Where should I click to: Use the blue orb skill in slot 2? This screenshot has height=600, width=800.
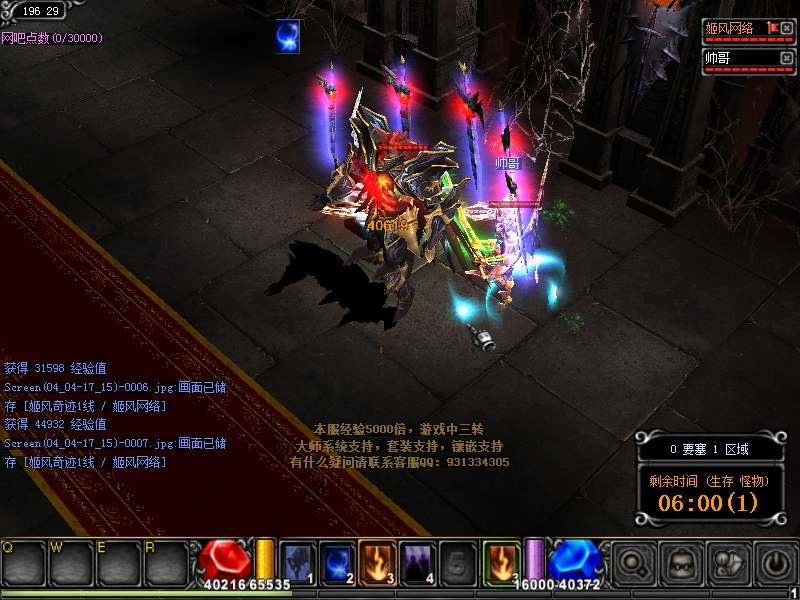[x=338, y=563]
